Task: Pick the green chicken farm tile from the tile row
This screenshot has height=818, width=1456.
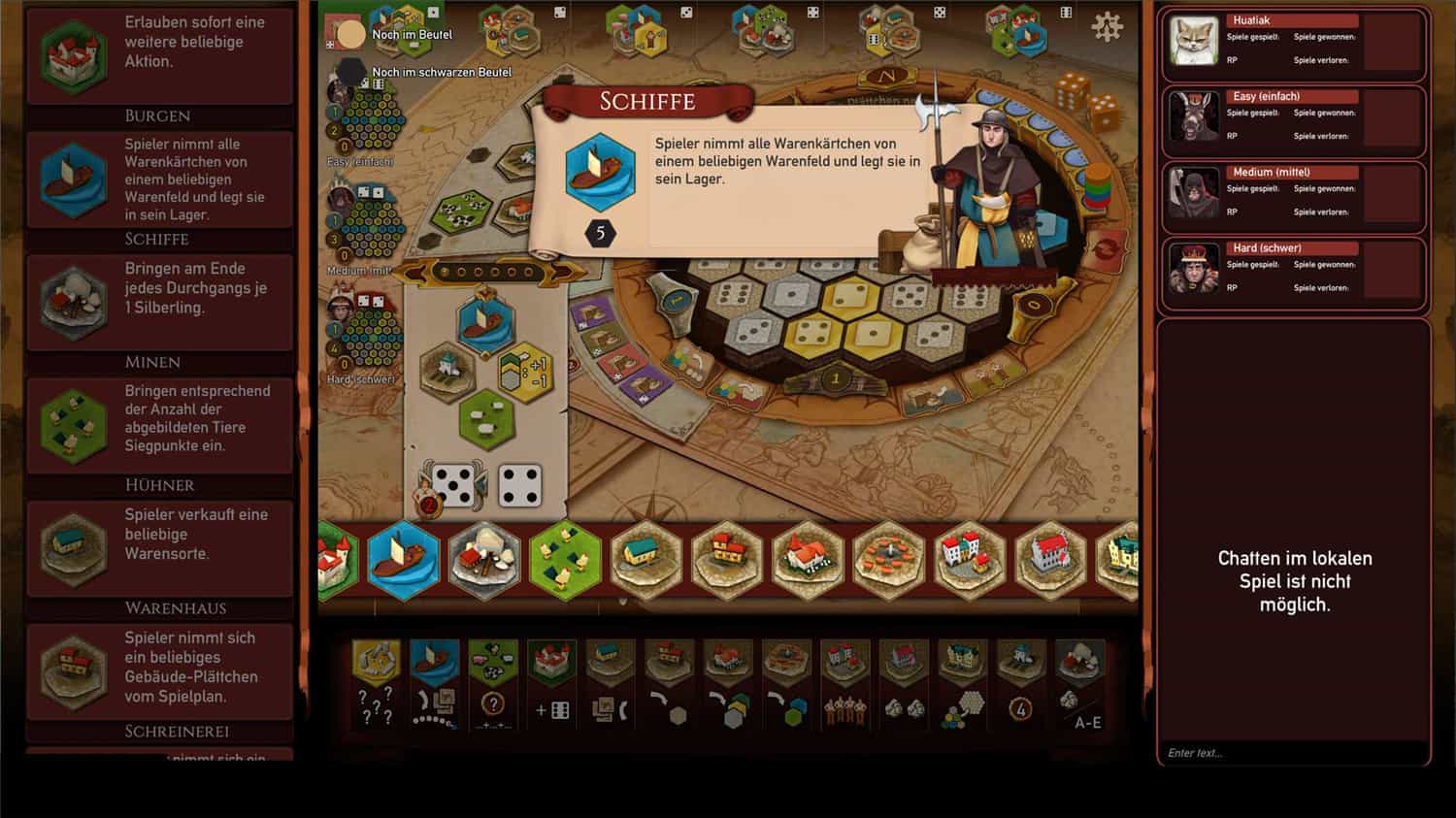Action: tap(565, 560)
